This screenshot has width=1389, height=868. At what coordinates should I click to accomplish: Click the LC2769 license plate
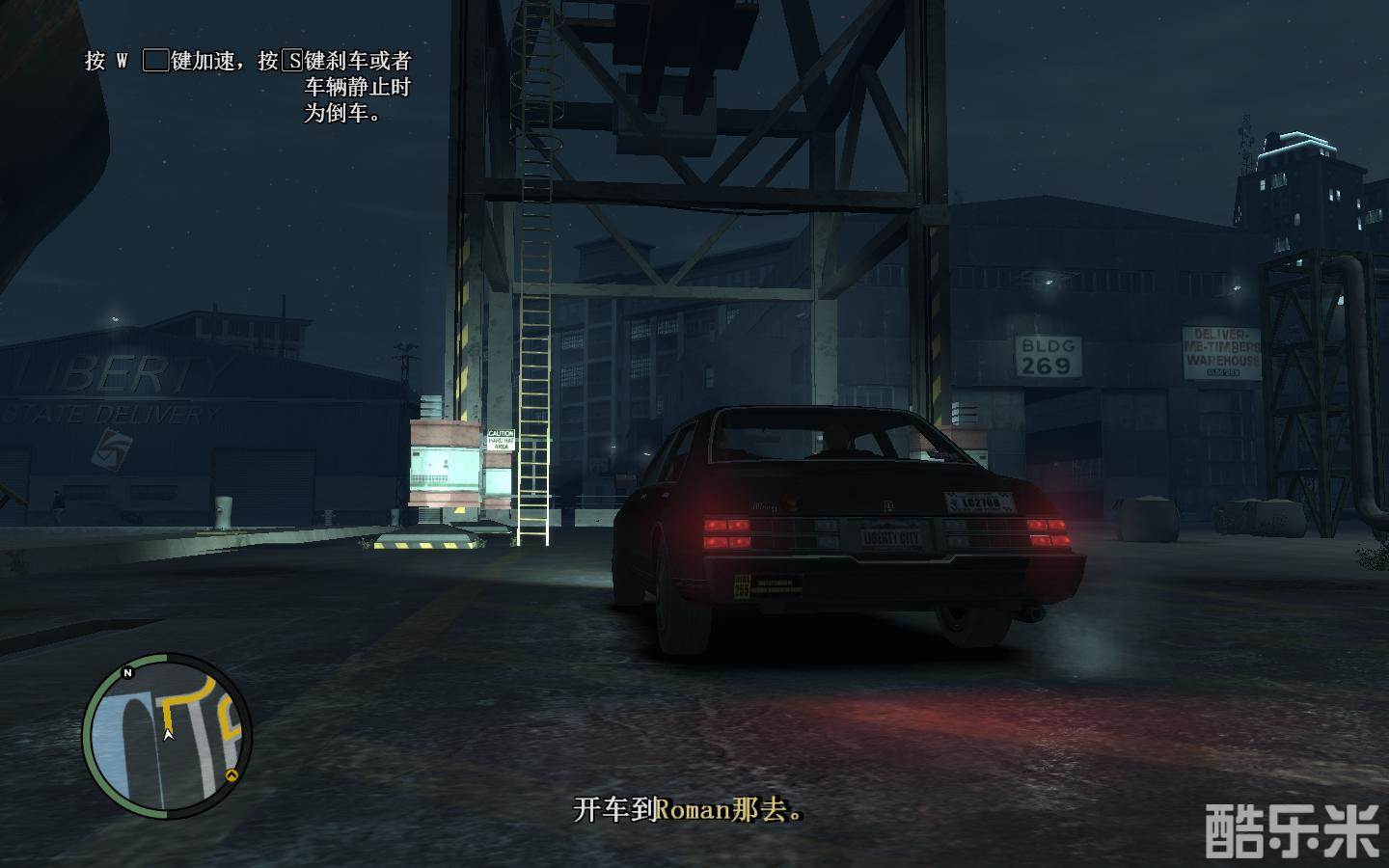click(977, 501)
